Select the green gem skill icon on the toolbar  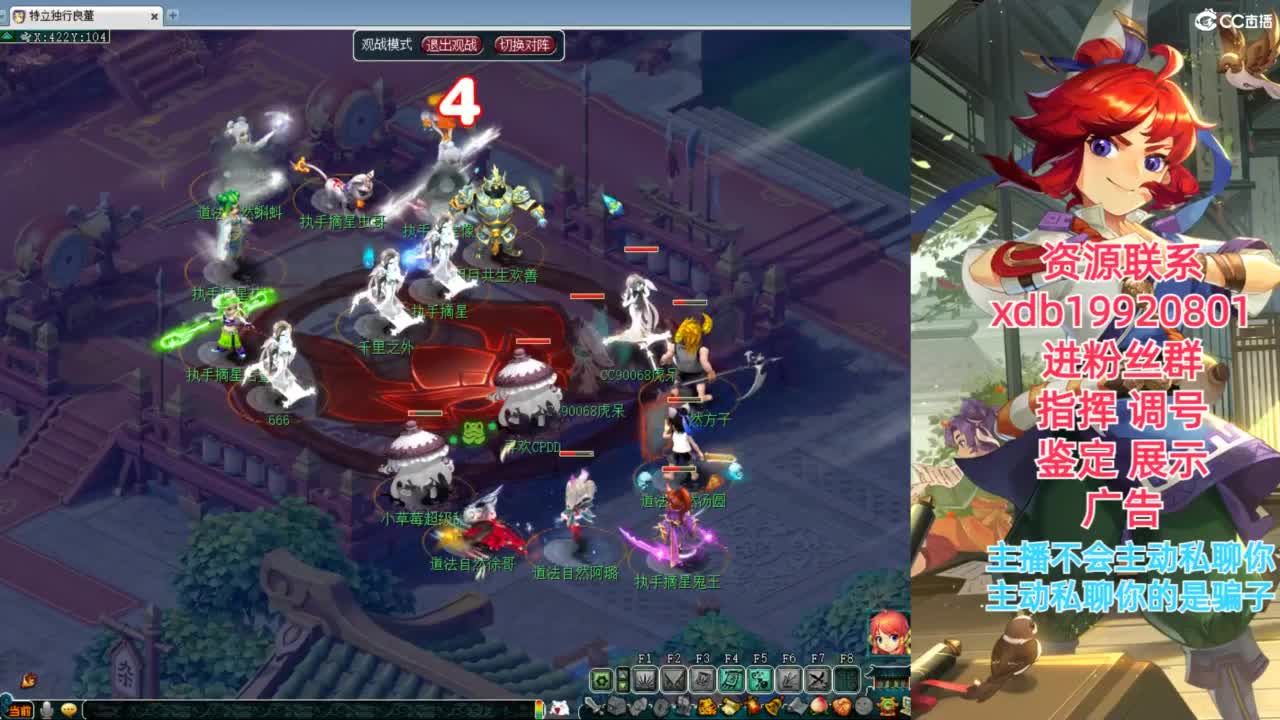tap(602, 679)
